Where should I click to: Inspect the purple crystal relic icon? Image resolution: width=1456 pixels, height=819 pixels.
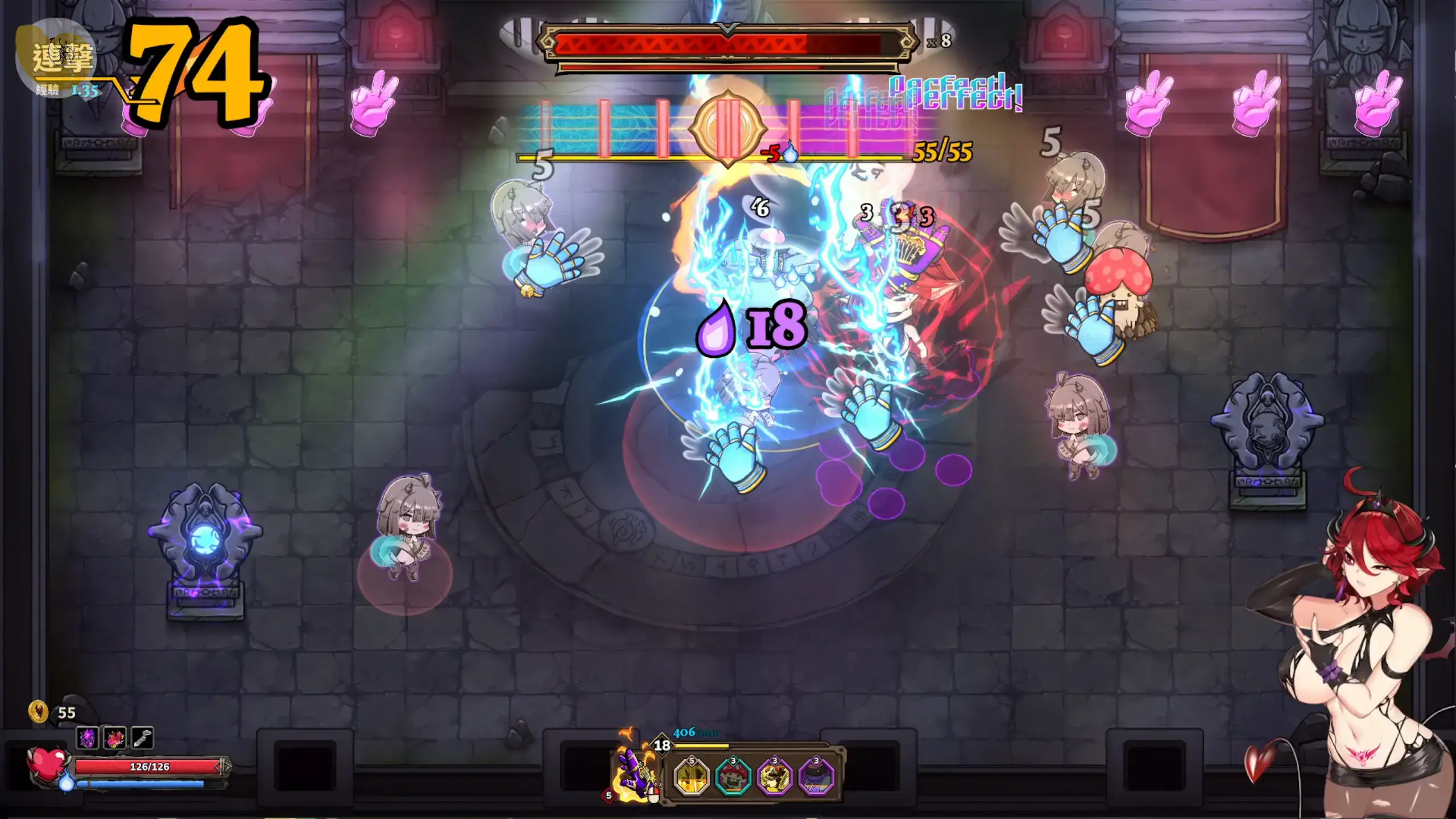pos(88,738)
